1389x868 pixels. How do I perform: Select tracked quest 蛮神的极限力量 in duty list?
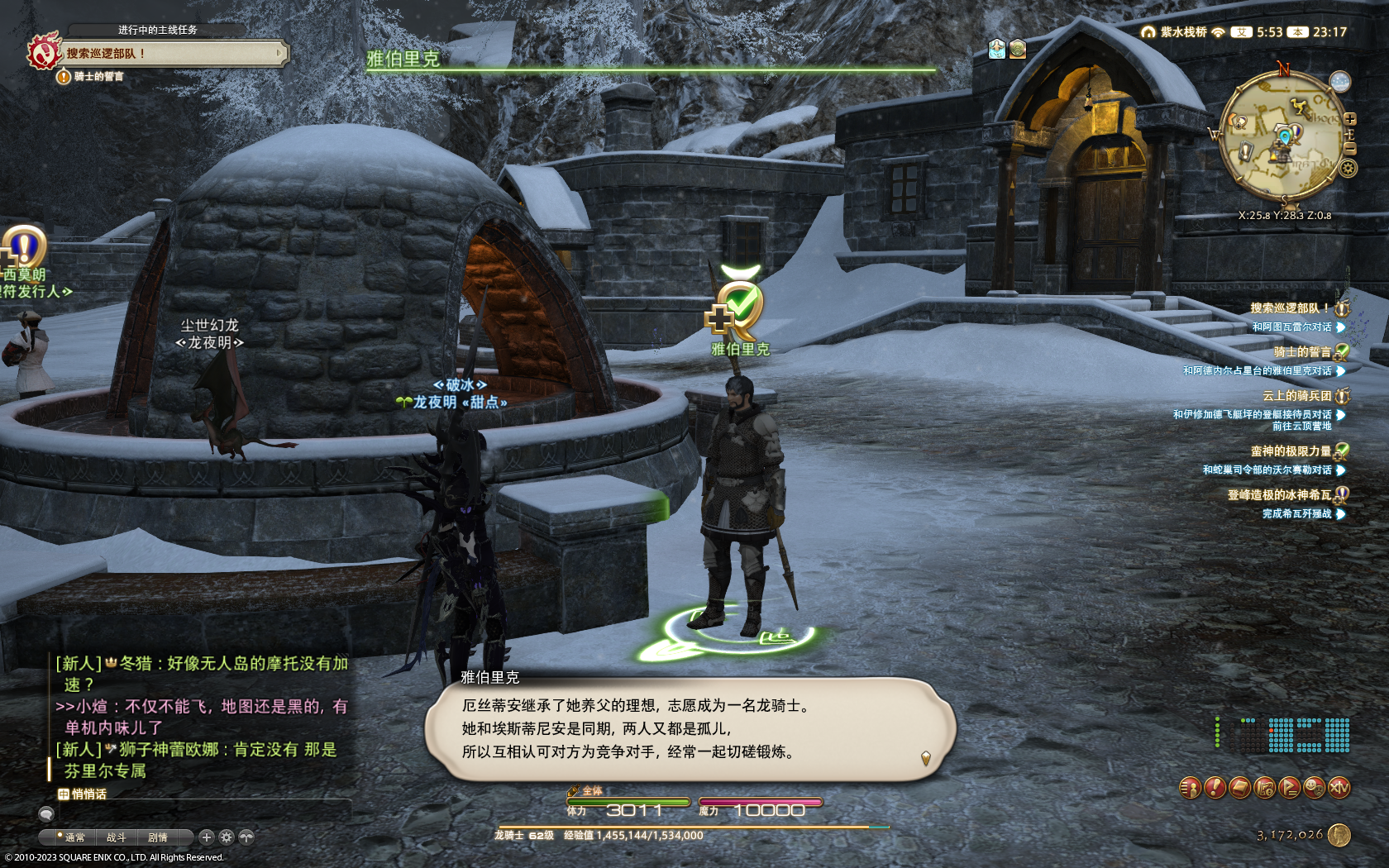click(x=1291, y=451)
